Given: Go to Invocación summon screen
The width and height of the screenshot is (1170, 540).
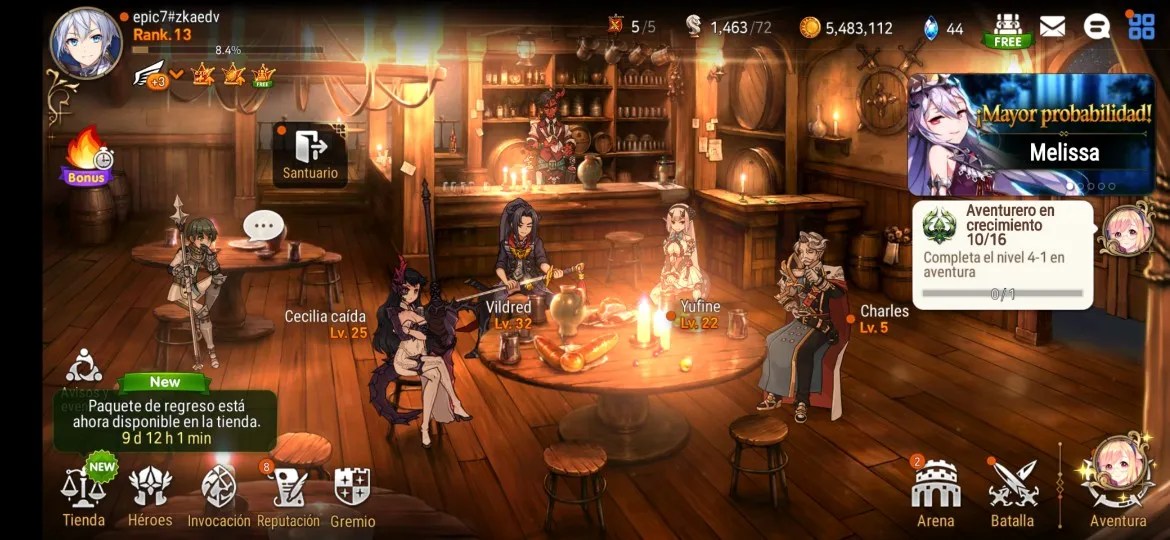Looking at the screenshot, I should pos(219,496).
